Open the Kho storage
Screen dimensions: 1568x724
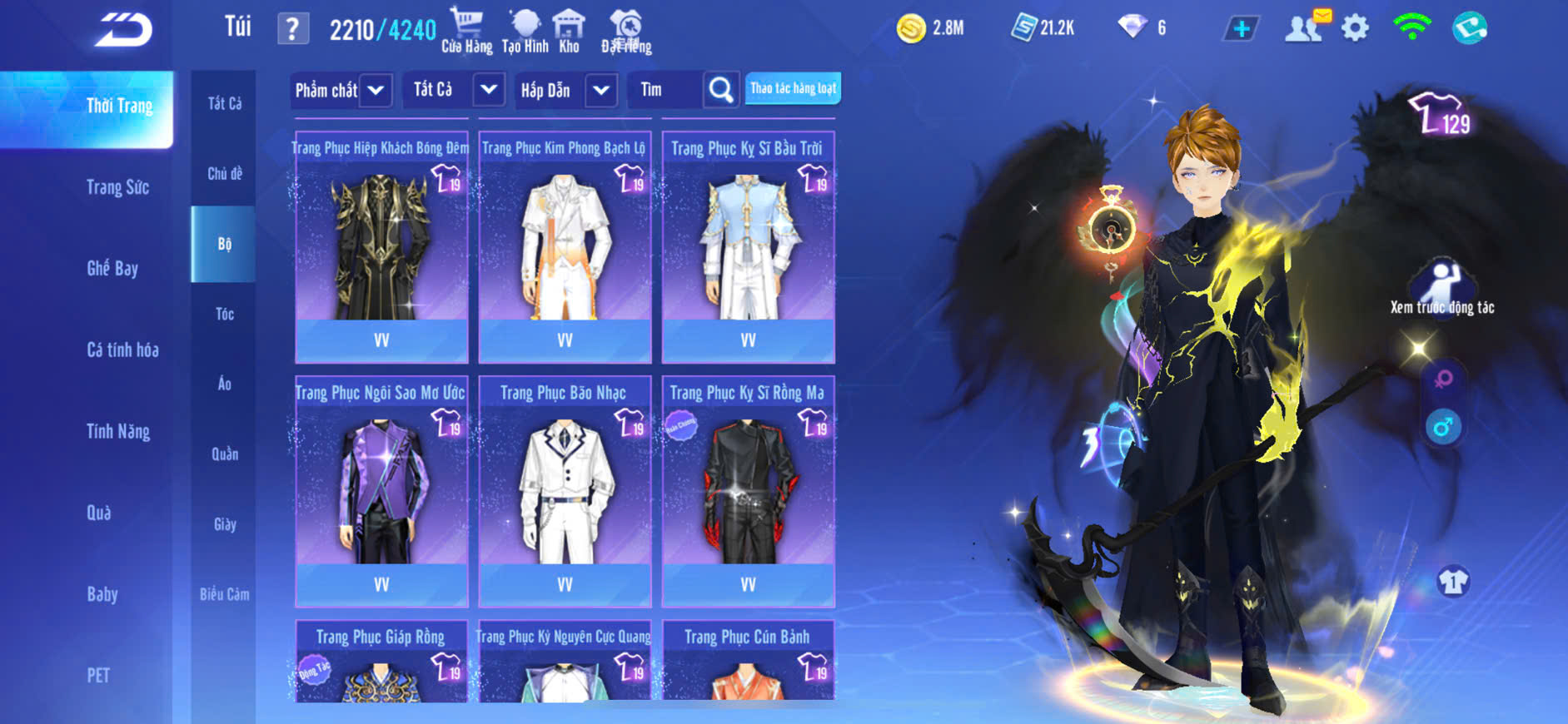click(x=569, y=30)
